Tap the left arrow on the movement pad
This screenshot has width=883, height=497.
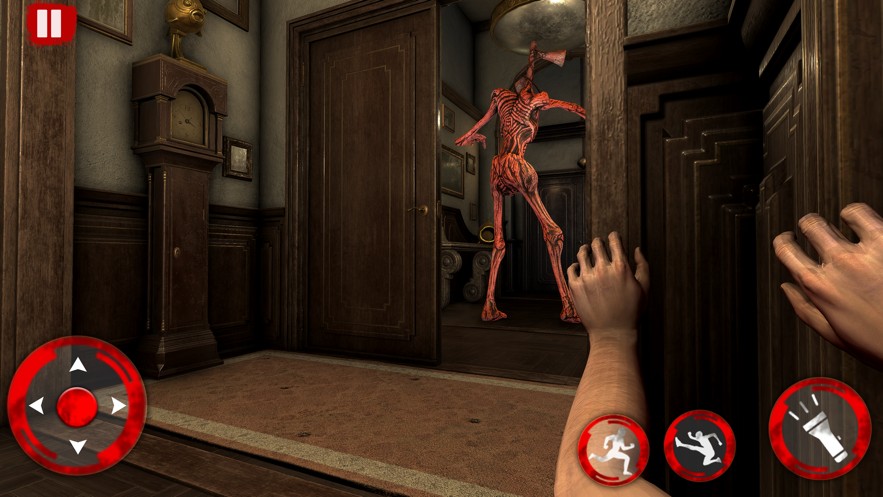36,406
